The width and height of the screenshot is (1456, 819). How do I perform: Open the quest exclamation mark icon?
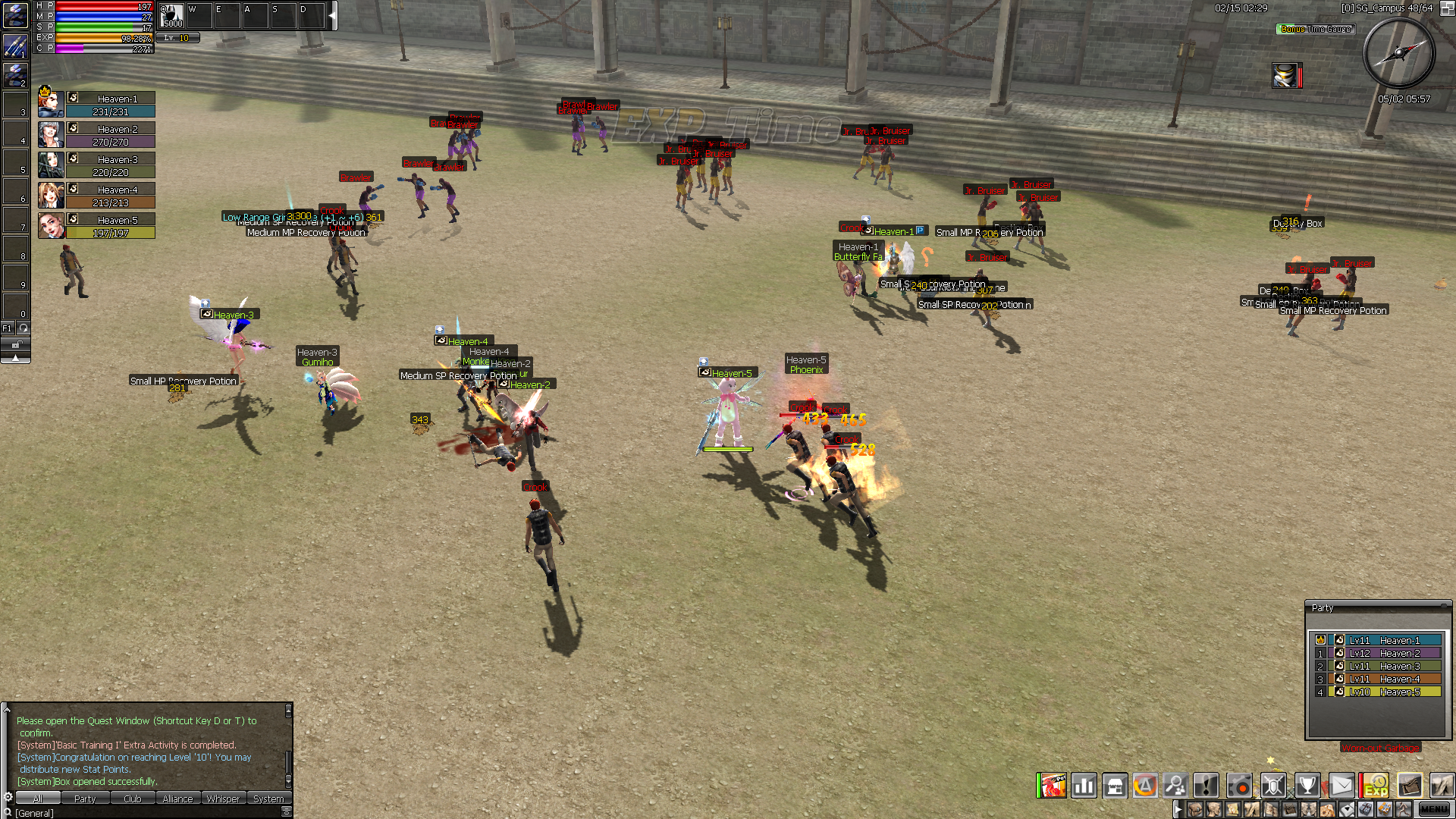pyautogui.click(x=1206, y=786)
